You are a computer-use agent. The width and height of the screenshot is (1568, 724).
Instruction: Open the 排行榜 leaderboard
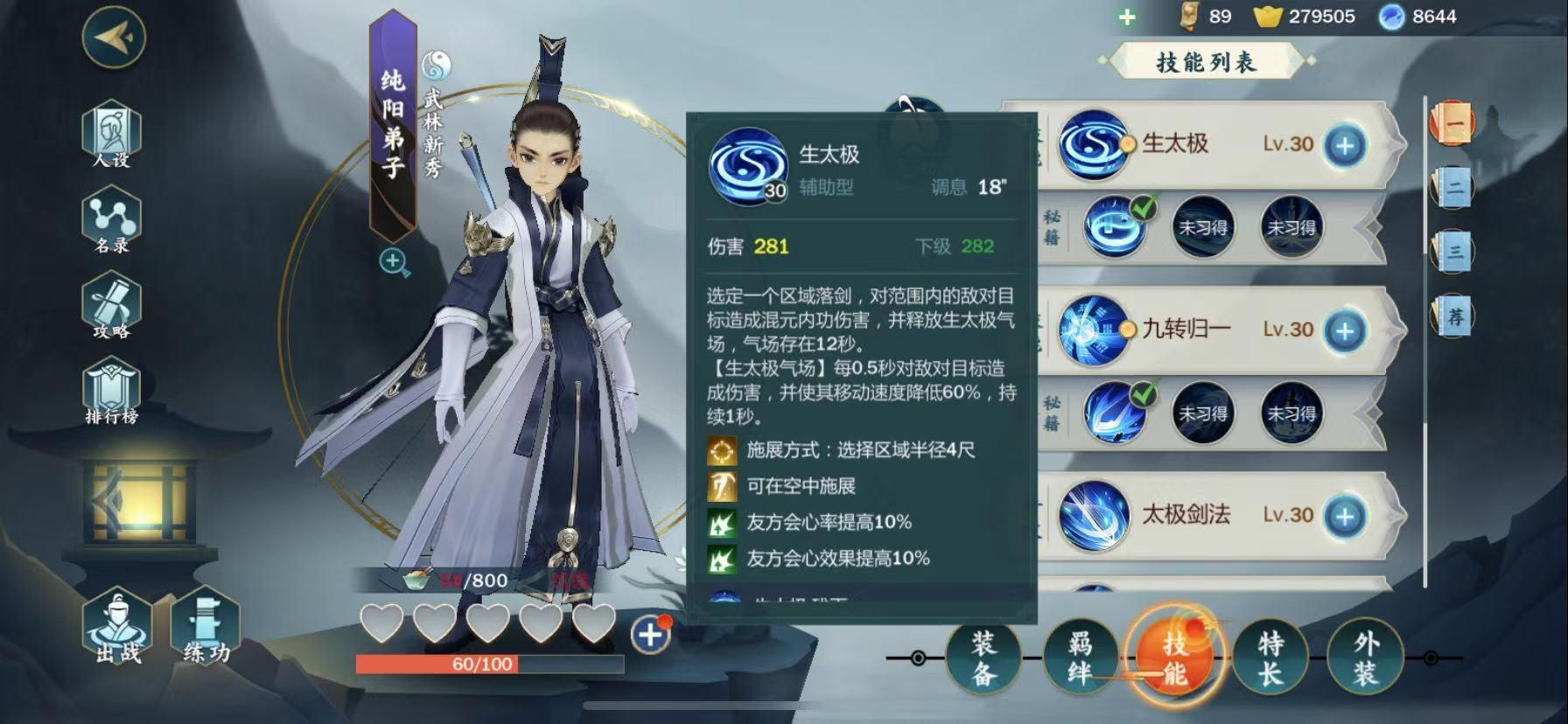pyautogui.click(x=111, y=392)
